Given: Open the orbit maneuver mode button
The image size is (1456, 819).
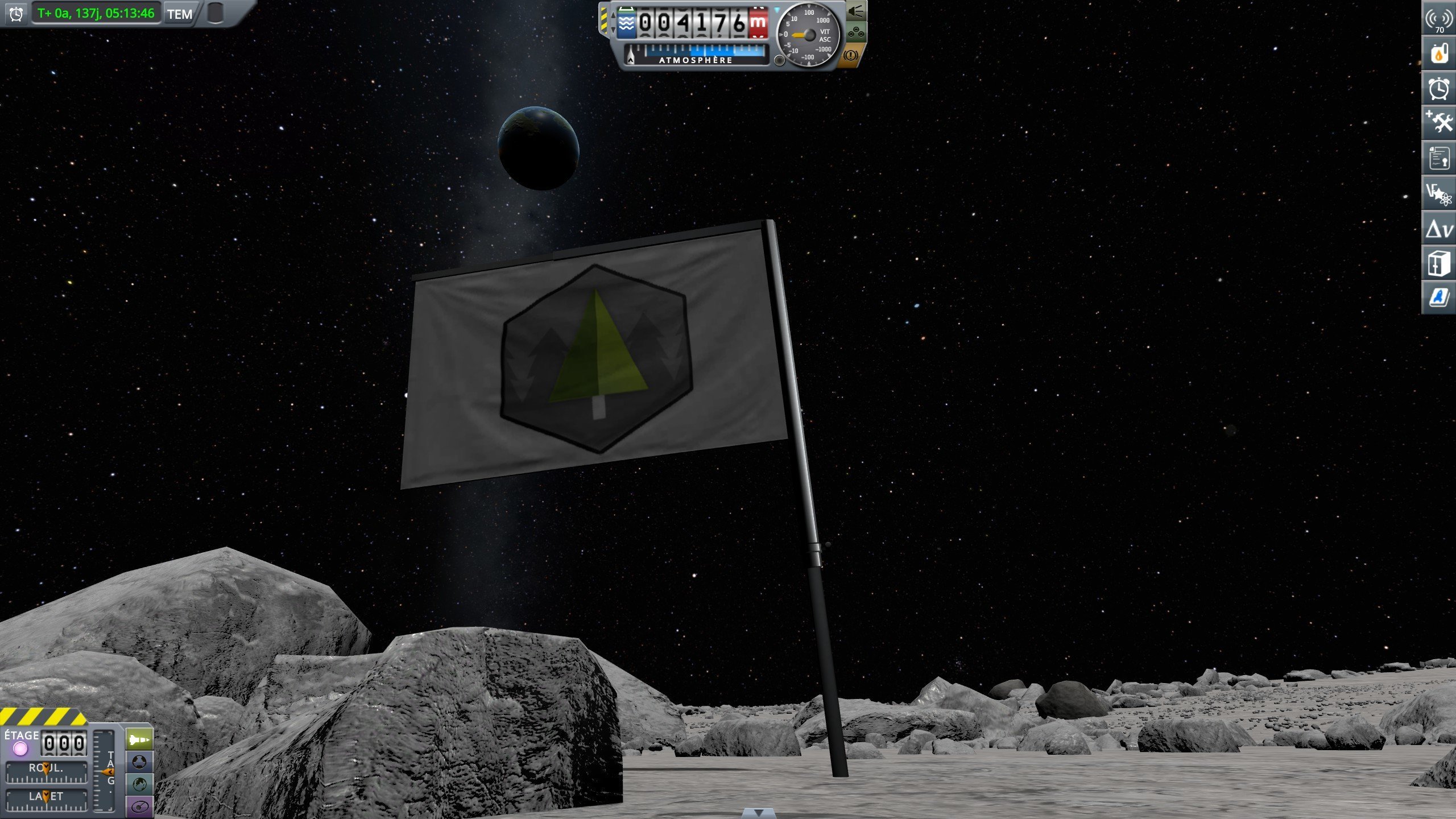Looking at the screenshot, I should coord(139,806).
